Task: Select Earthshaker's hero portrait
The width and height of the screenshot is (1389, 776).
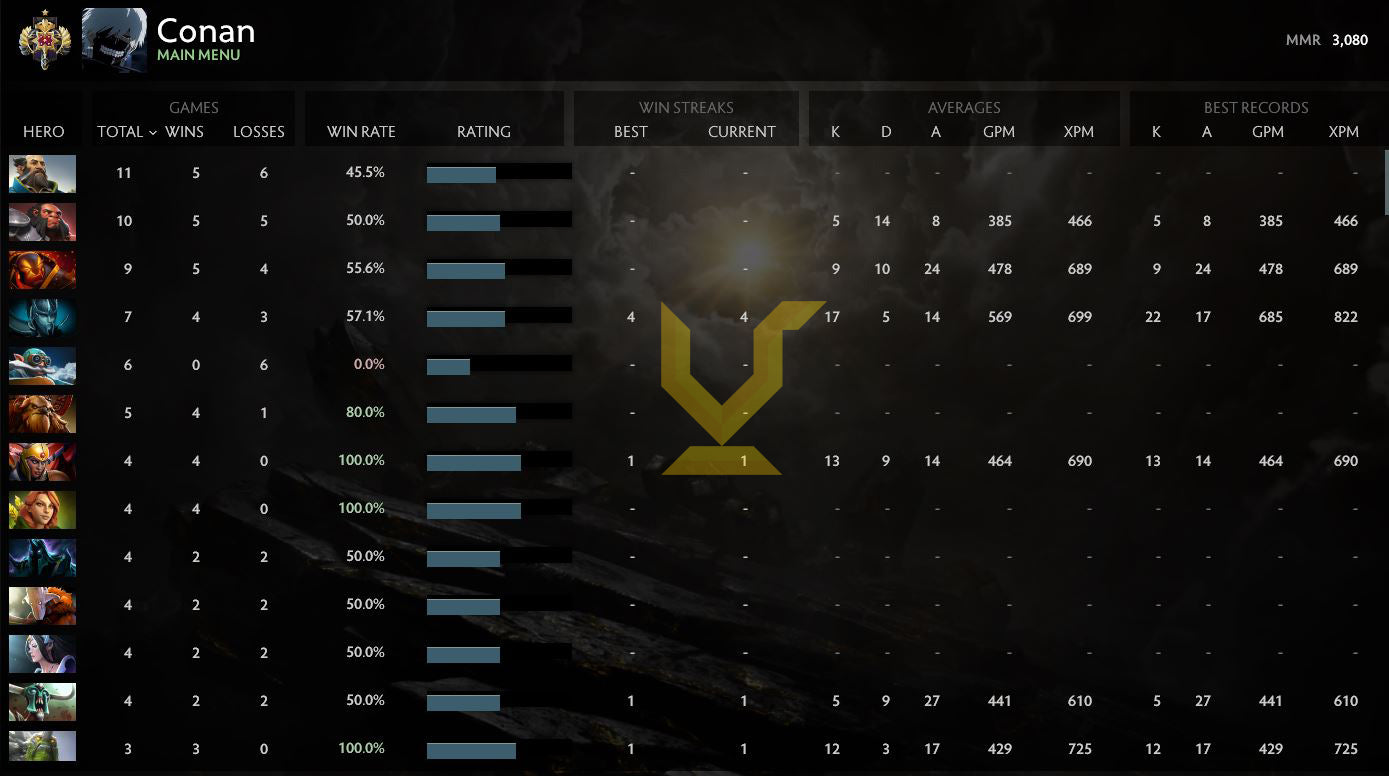Action: point(42,413)
